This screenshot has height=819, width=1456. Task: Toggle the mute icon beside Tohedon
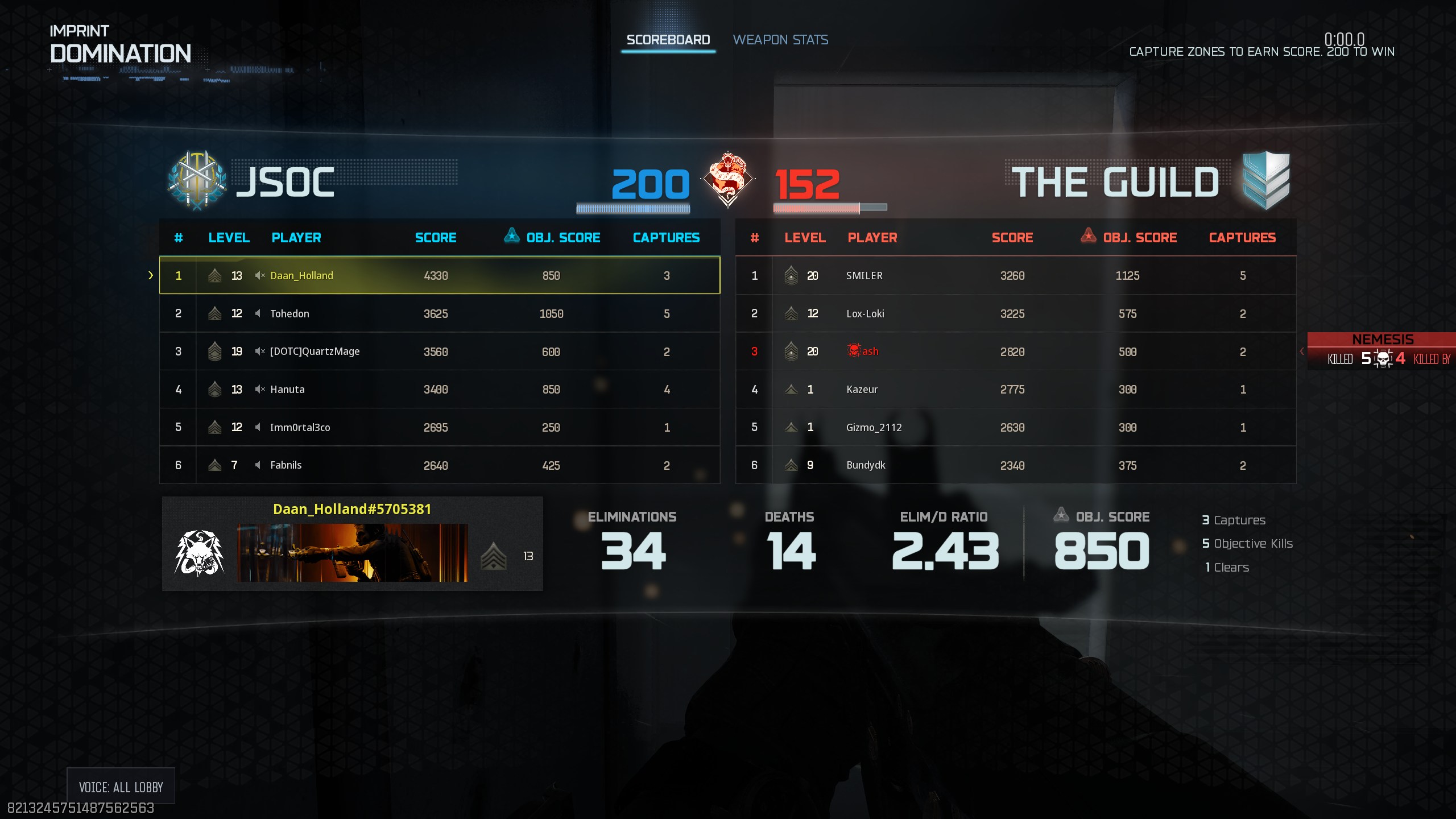coord(258,313)
